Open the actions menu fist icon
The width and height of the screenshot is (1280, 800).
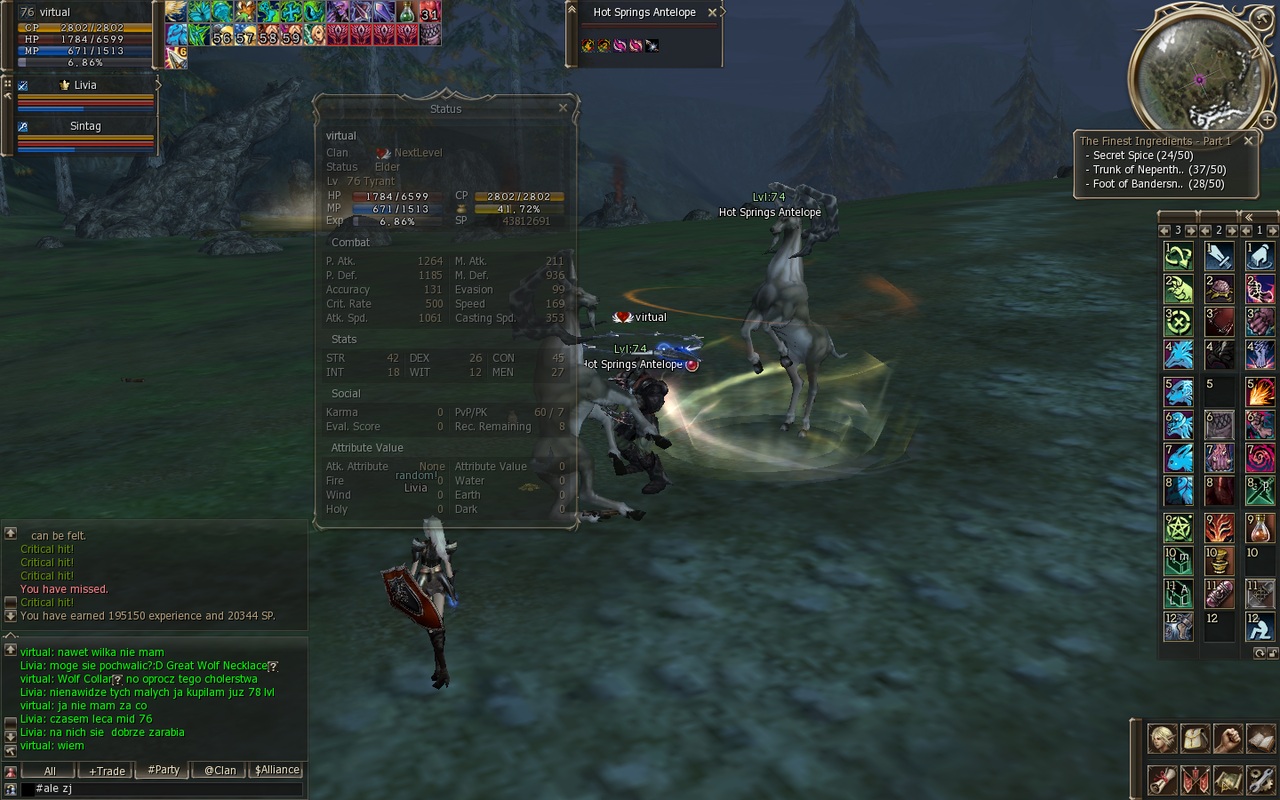[1228, 739]
